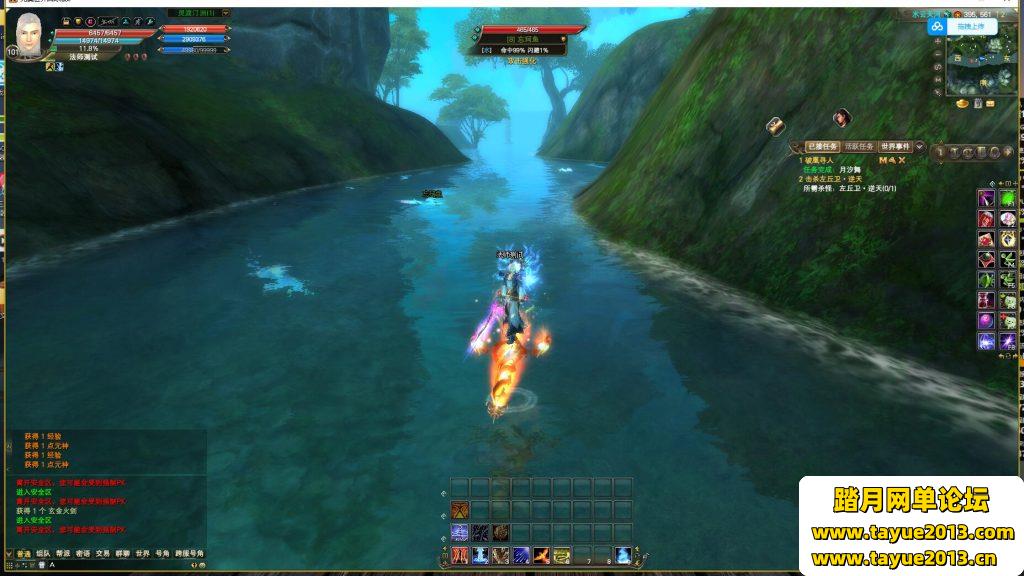Collapse the quest tracker dropdown arrow

click(920, 147)
